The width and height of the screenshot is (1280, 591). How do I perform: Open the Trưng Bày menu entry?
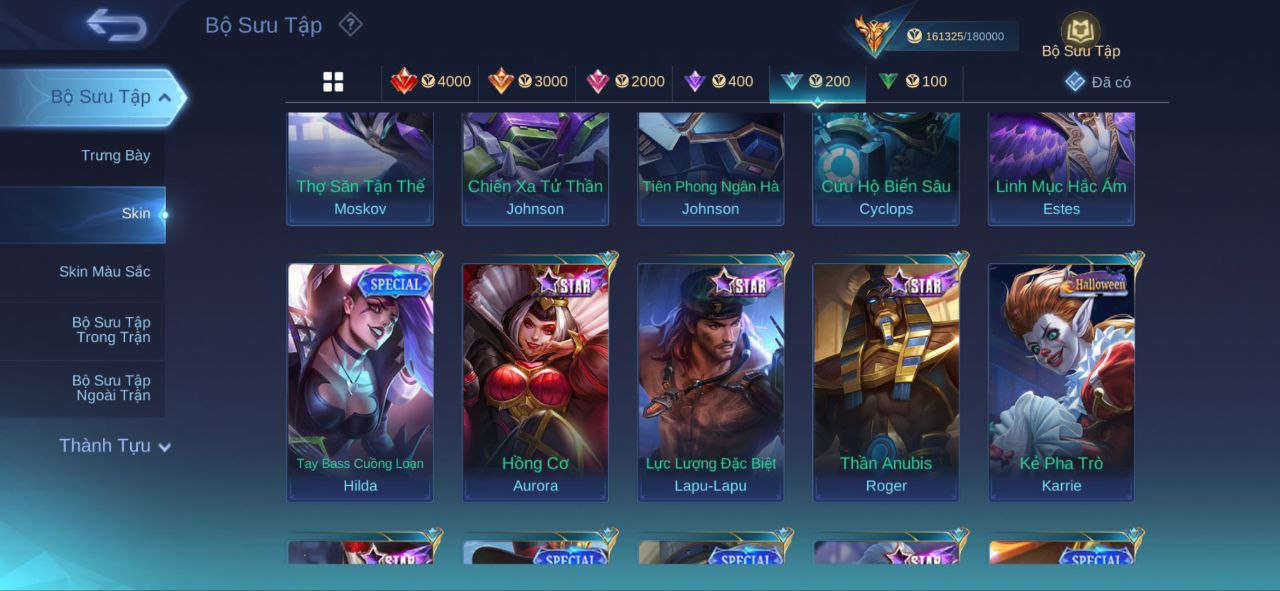click(115, 155)
